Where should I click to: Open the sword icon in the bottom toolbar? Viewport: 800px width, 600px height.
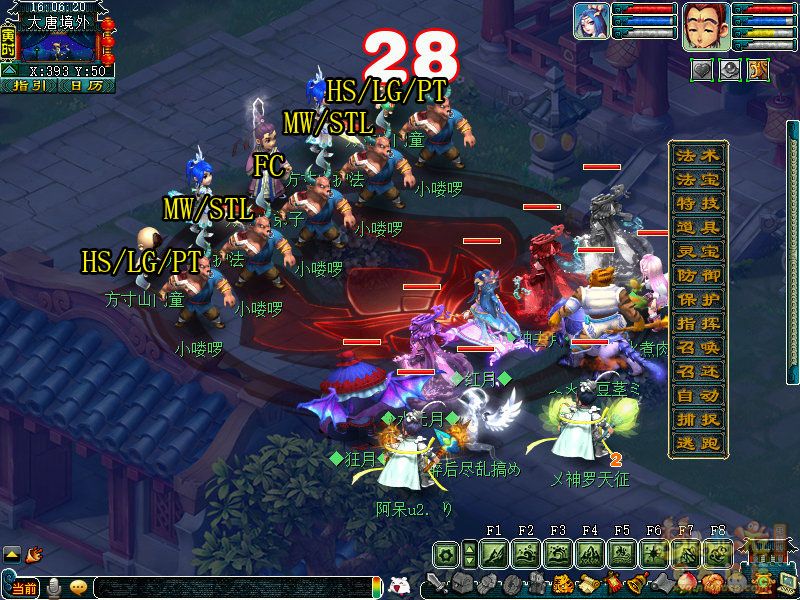point(437,584)
